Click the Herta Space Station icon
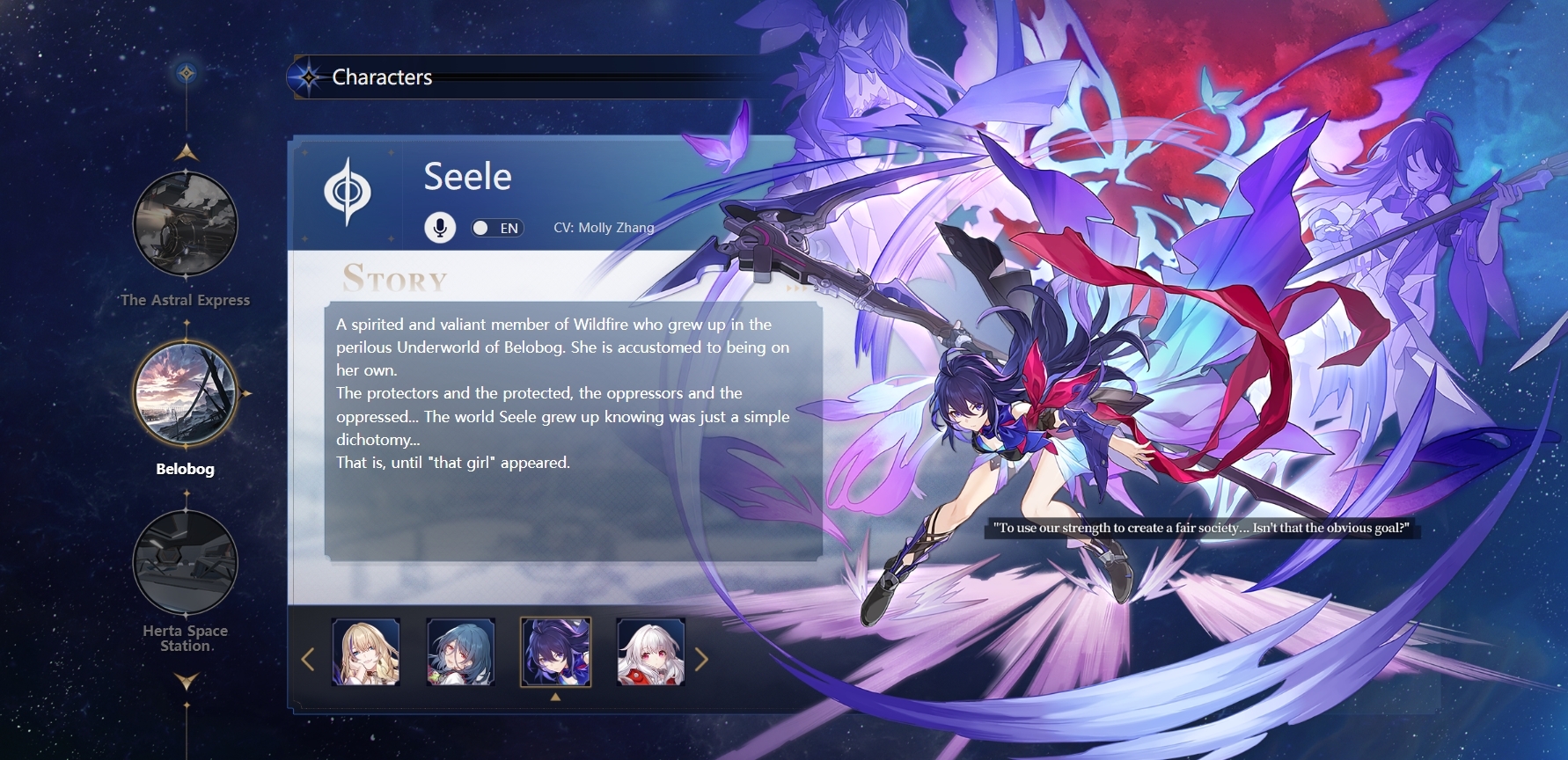 tap(185, 563)
